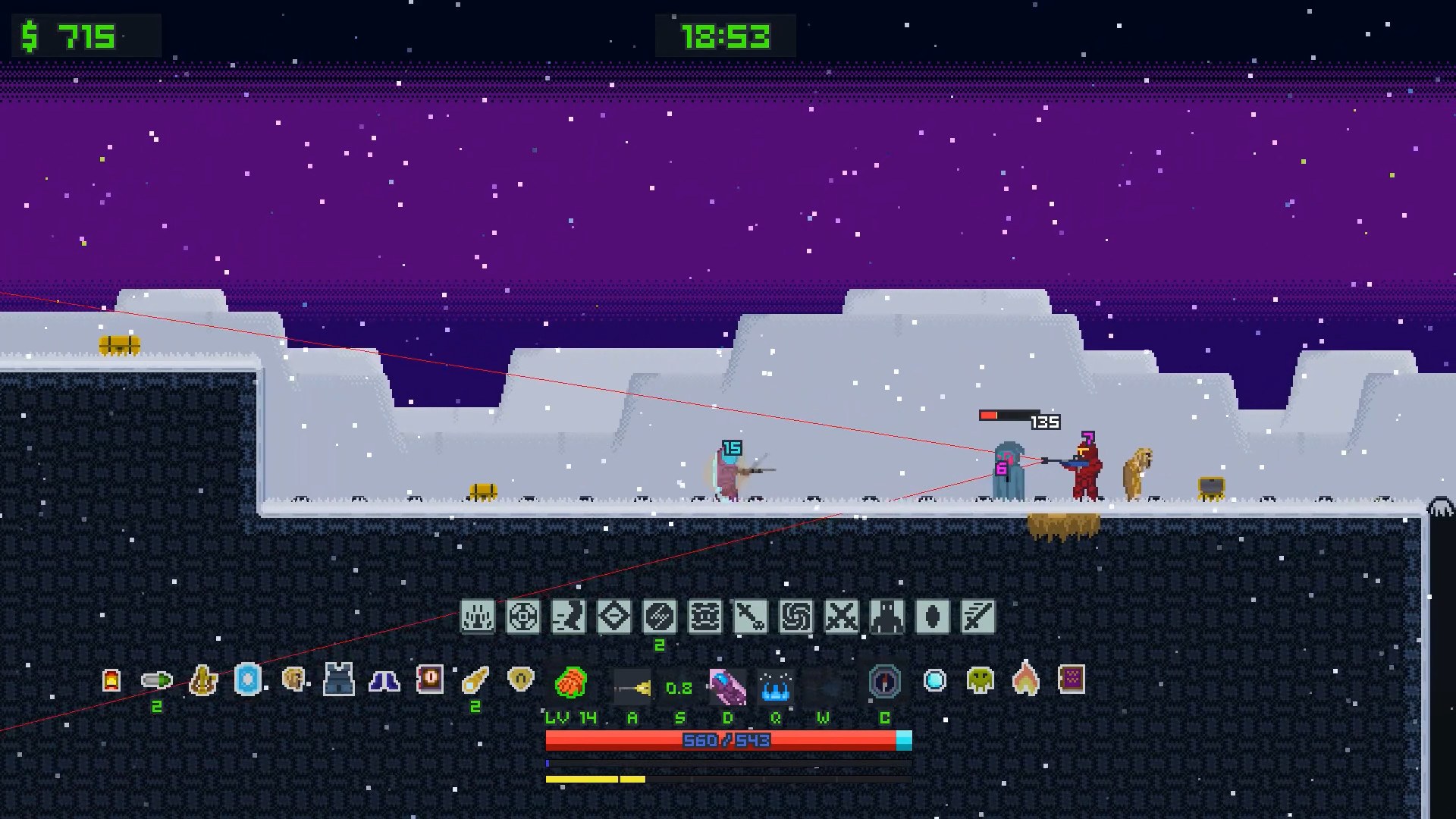Select the ghost silhouette skill icon
1456x819 pixels.
885,617
